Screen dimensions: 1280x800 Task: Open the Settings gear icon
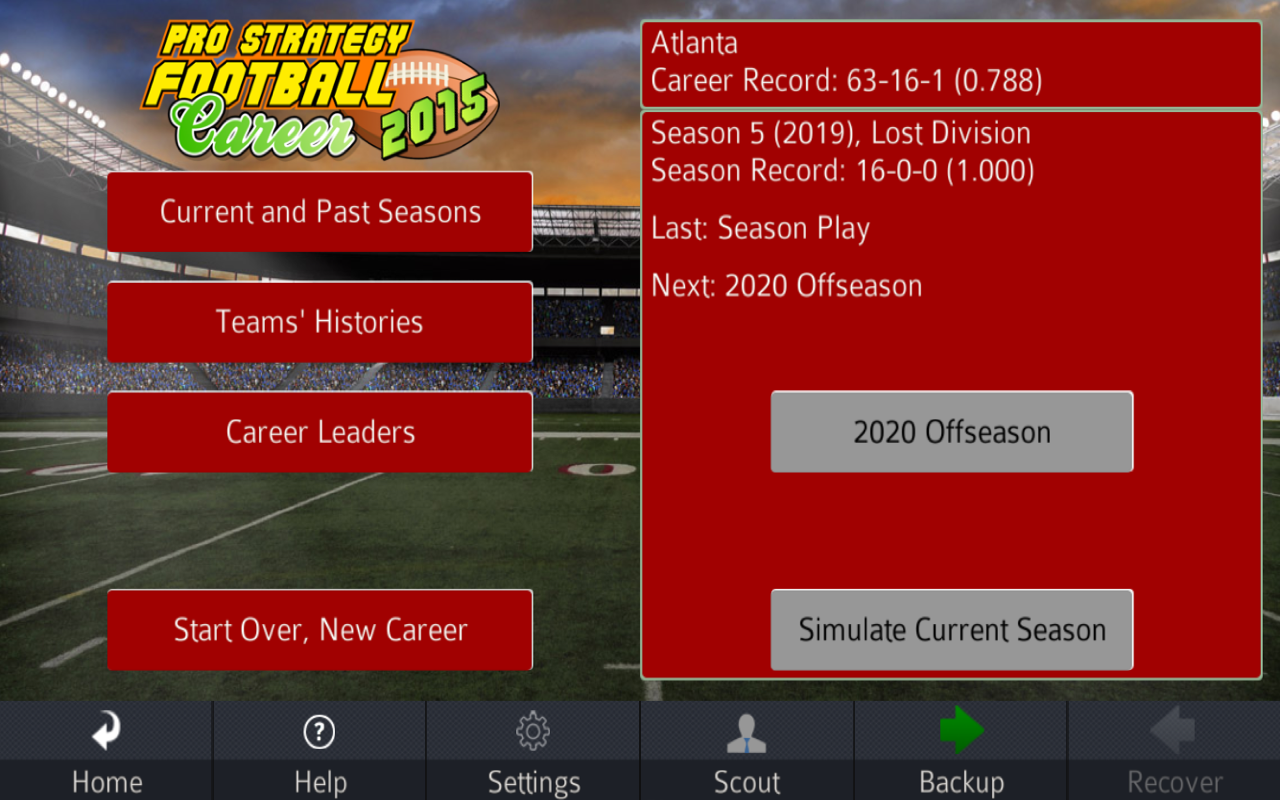point(533,731)
